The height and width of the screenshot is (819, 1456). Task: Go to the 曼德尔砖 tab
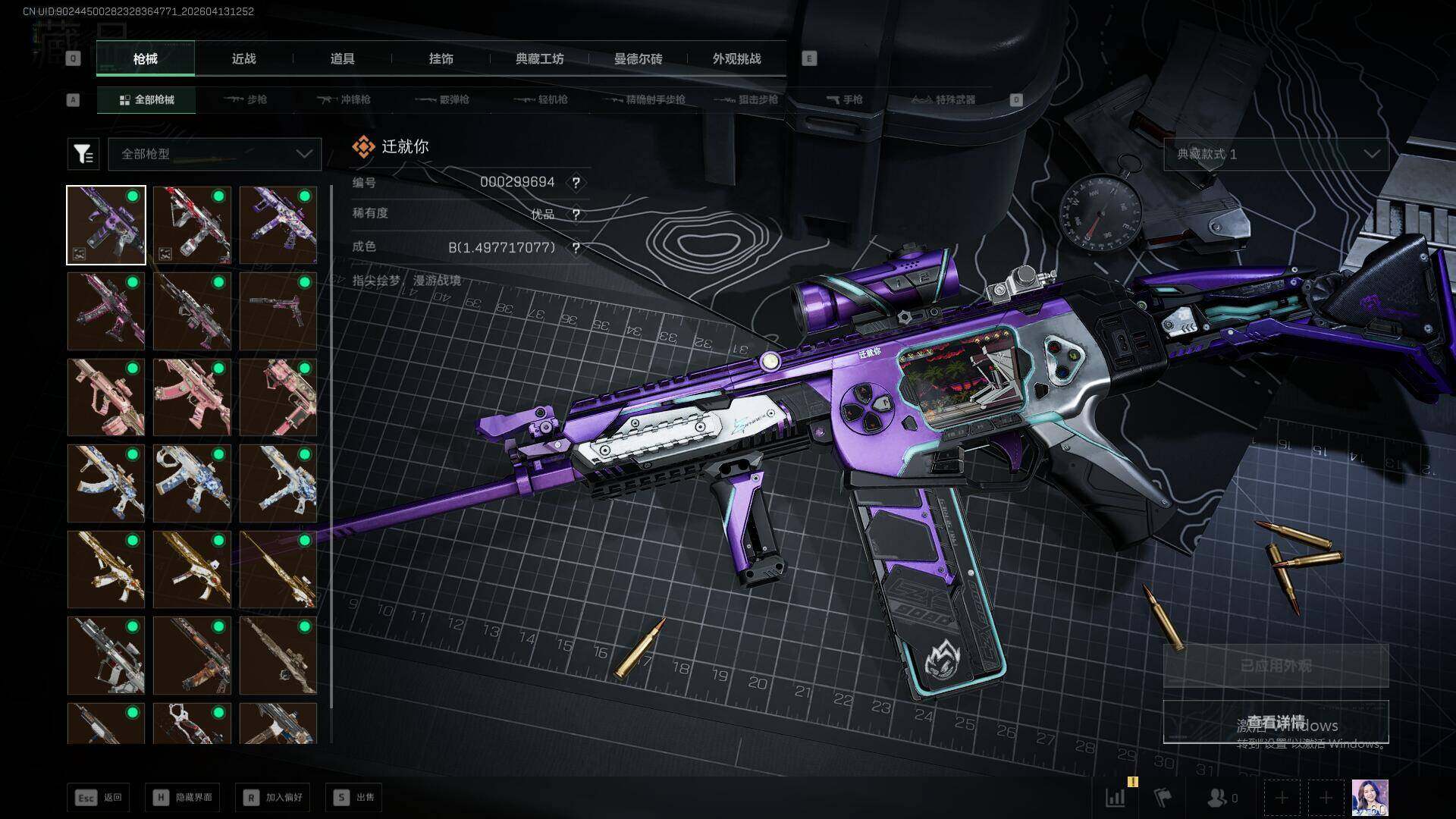[x=638, y=58]
